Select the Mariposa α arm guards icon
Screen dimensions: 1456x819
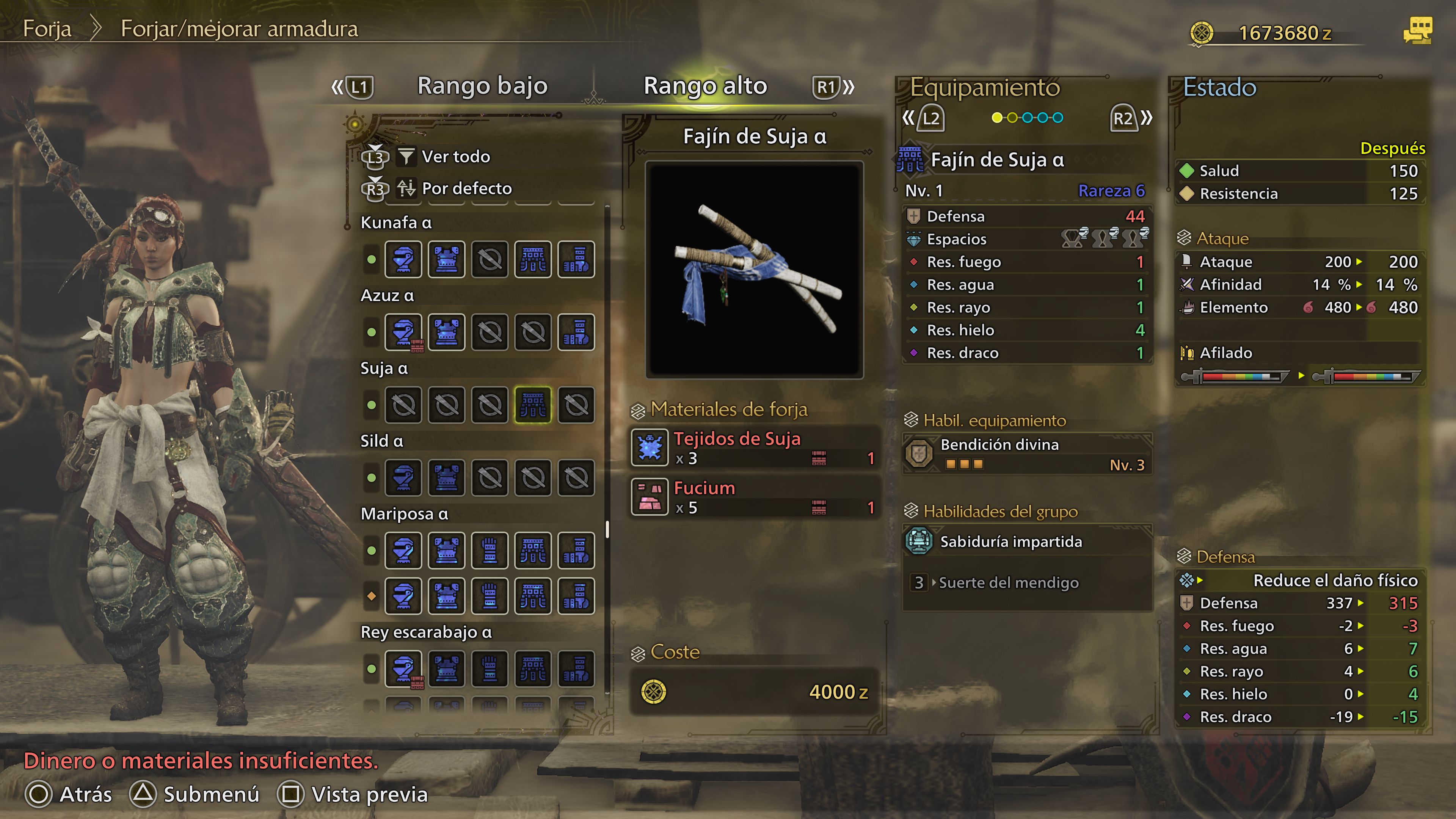pyautogui.click(x=490, y=550)
